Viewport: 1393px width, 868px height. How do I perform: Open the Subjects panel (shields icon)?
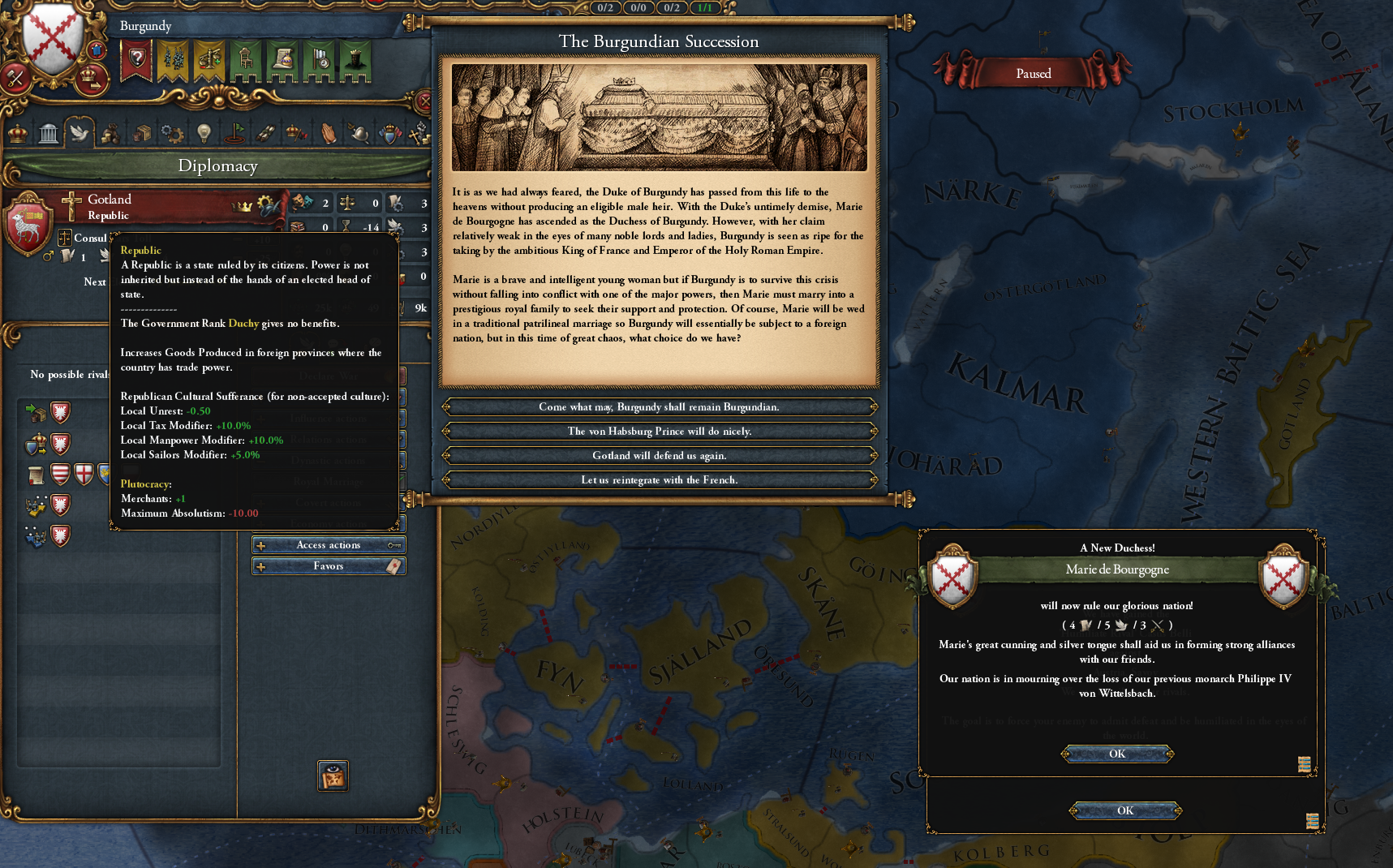(x=390, y=132)
